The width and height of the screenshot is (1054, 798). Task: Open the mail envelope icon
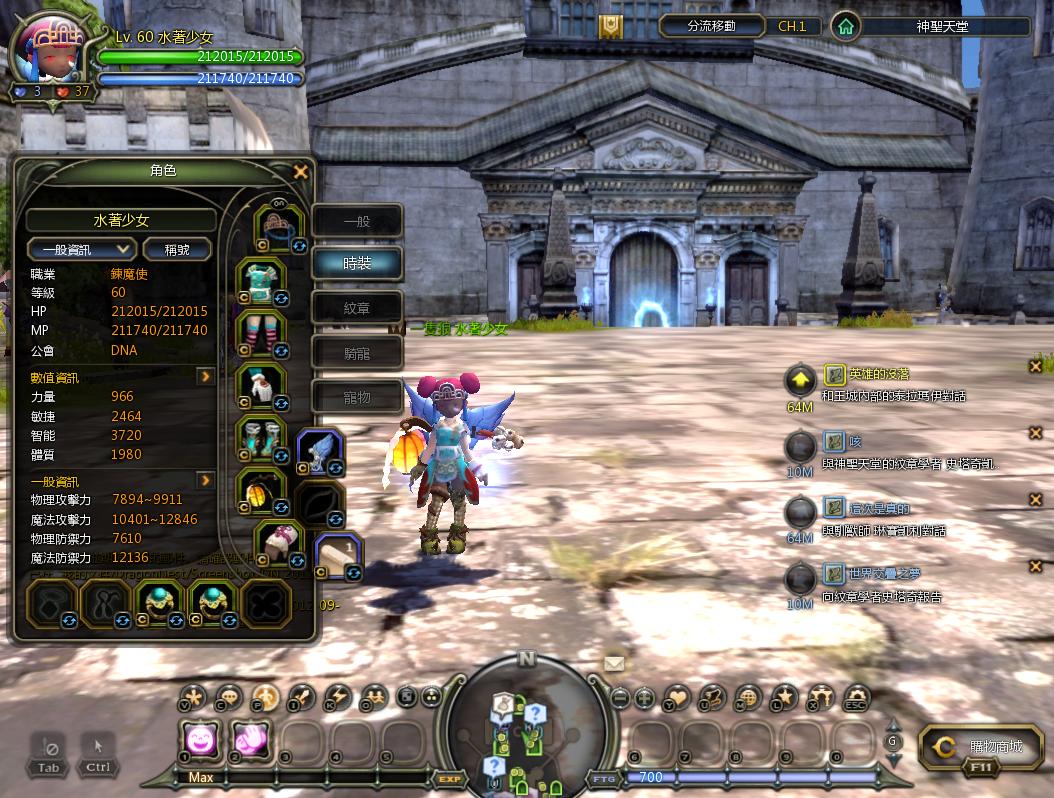point(613,662)
